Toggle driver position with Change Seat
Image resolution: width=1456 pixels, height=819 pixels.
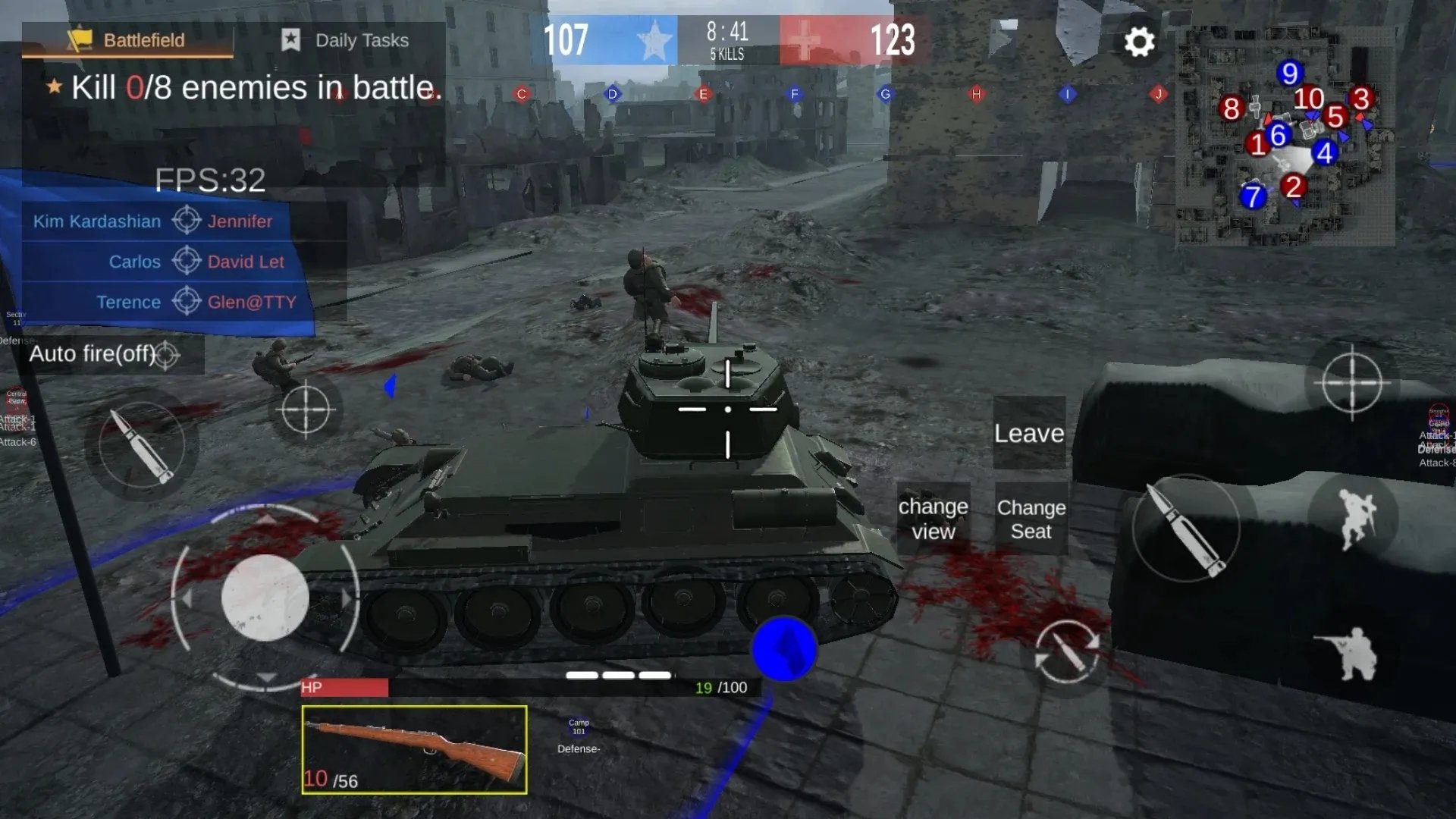pos(1031,519)
